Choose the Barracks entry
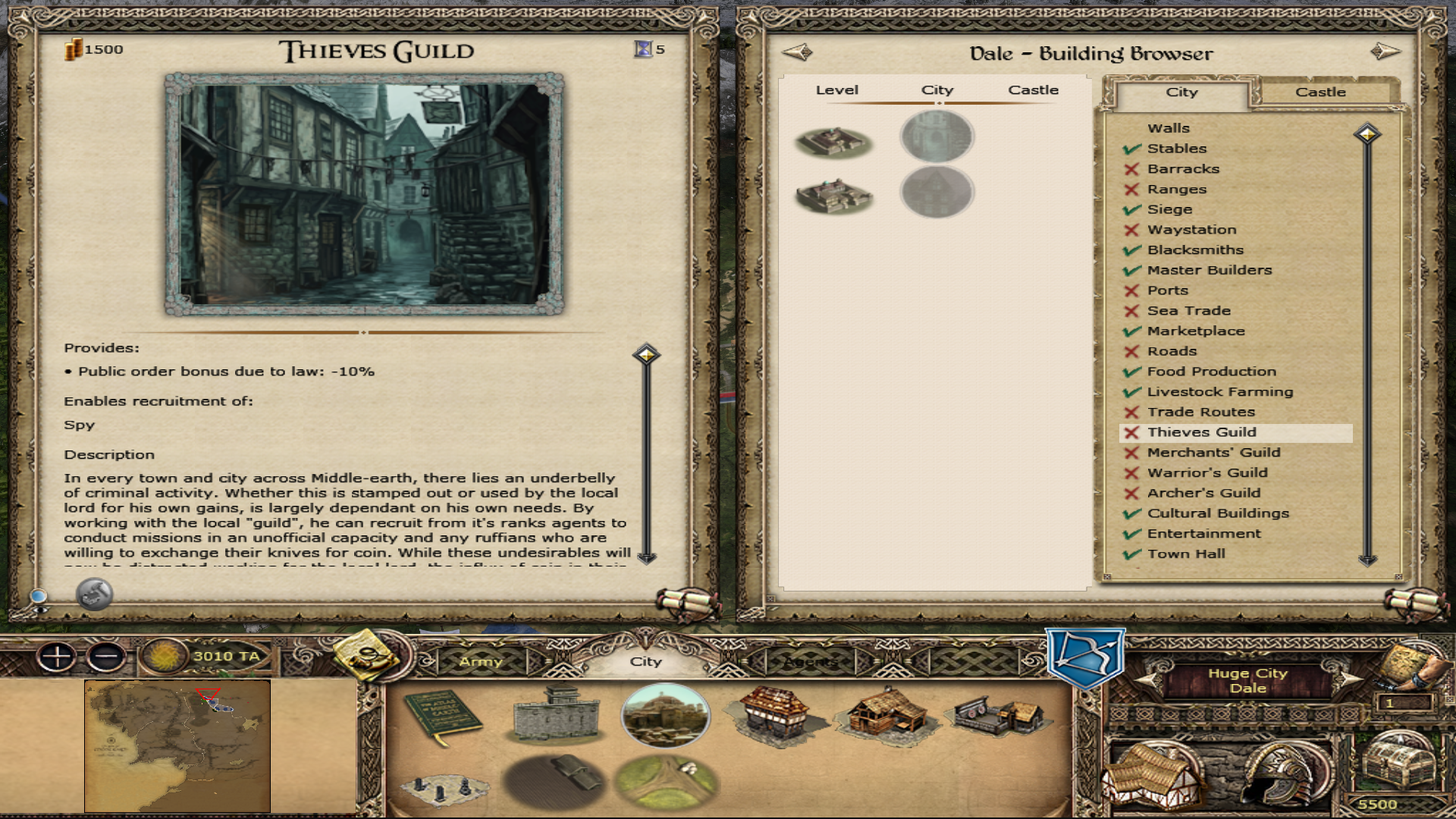The width and height of the screenshot is (1456, 819). (x=1183, y=169)
